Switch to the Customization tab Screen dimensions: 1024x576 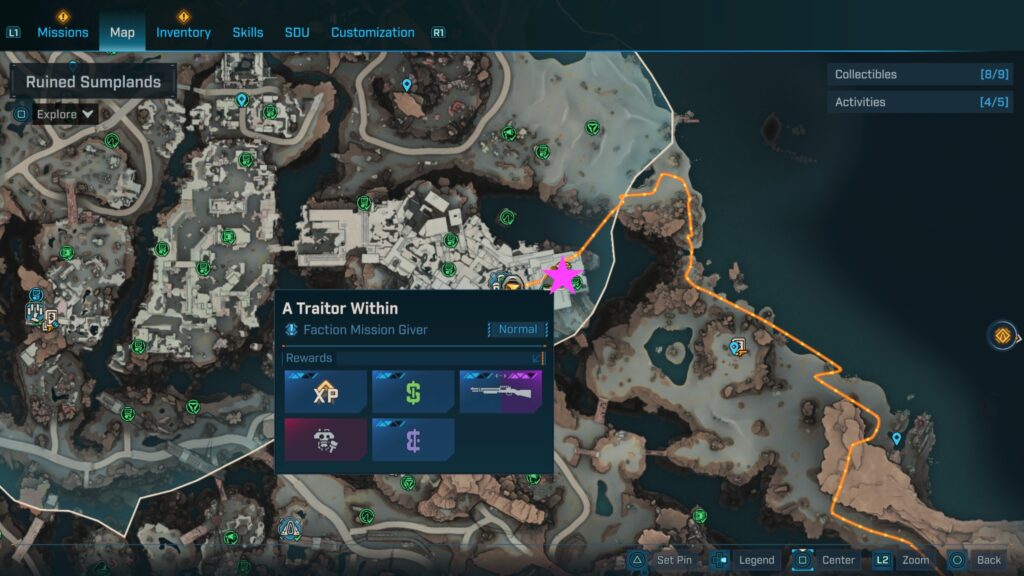(x=372, y=32)
